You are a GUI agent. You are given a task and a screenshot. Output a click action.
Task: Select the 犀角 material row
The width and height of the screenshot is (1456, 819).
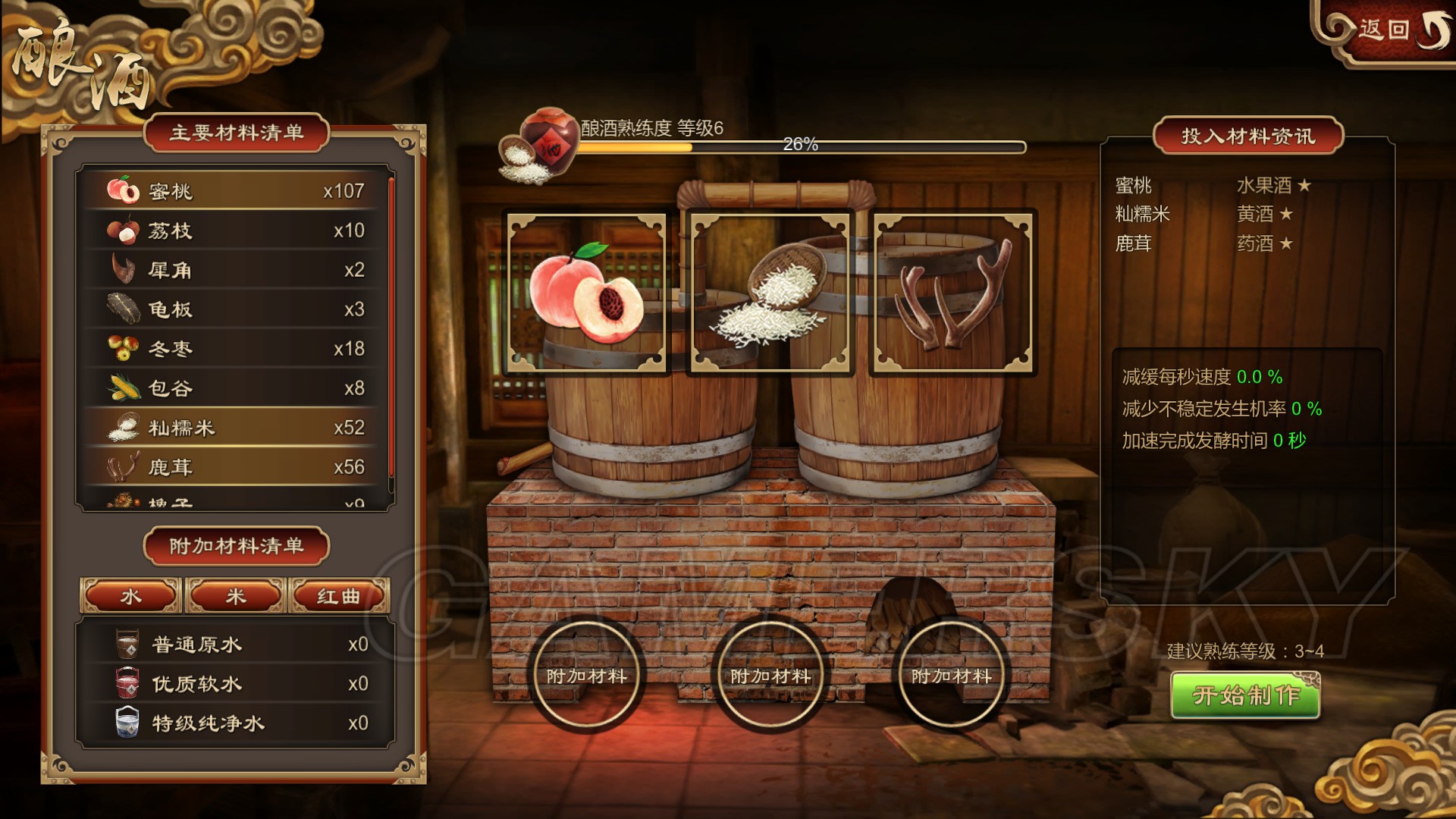pyautogui.click(x=237, y=270)
